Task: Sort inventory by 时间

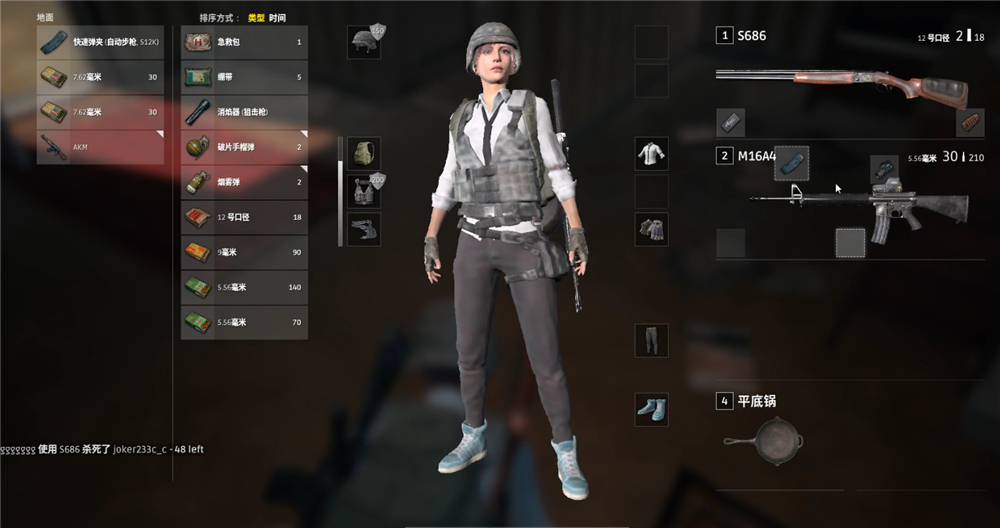Action: (277, 18)
